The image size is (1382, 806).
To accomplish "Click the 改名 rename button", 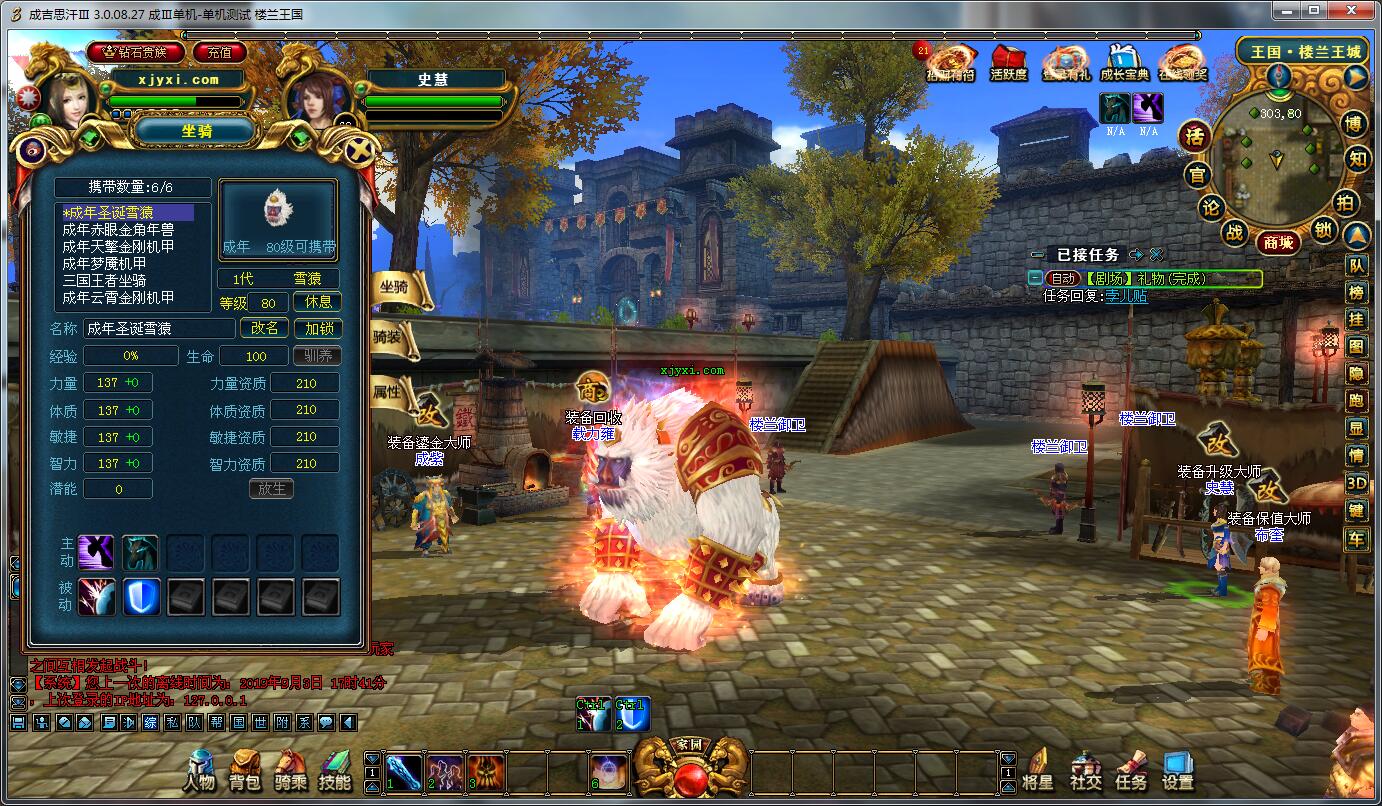I will click(265, 328).
